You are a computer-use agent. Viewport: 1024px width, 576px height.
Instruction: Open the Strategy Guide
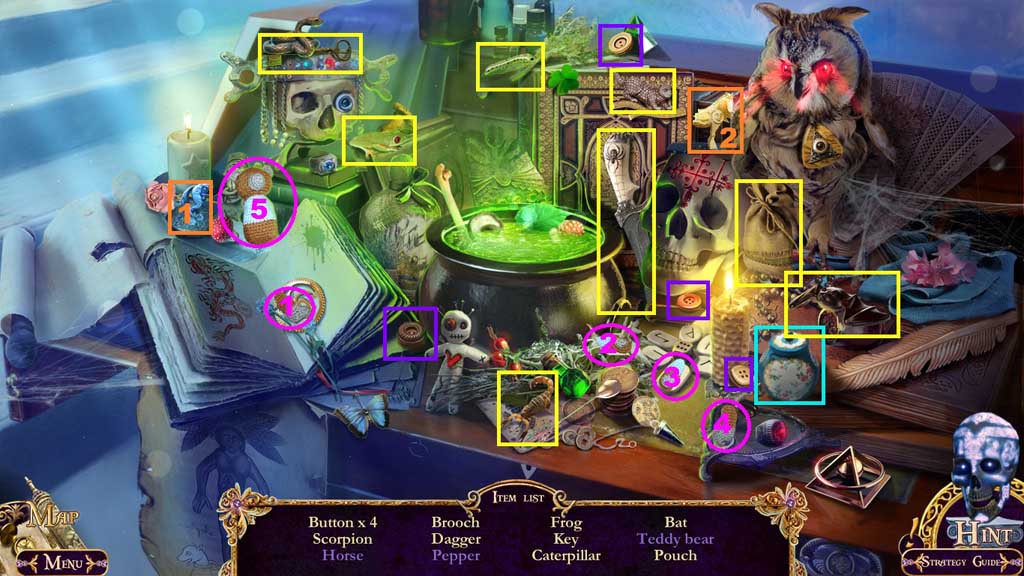click(x=959, y=561)
